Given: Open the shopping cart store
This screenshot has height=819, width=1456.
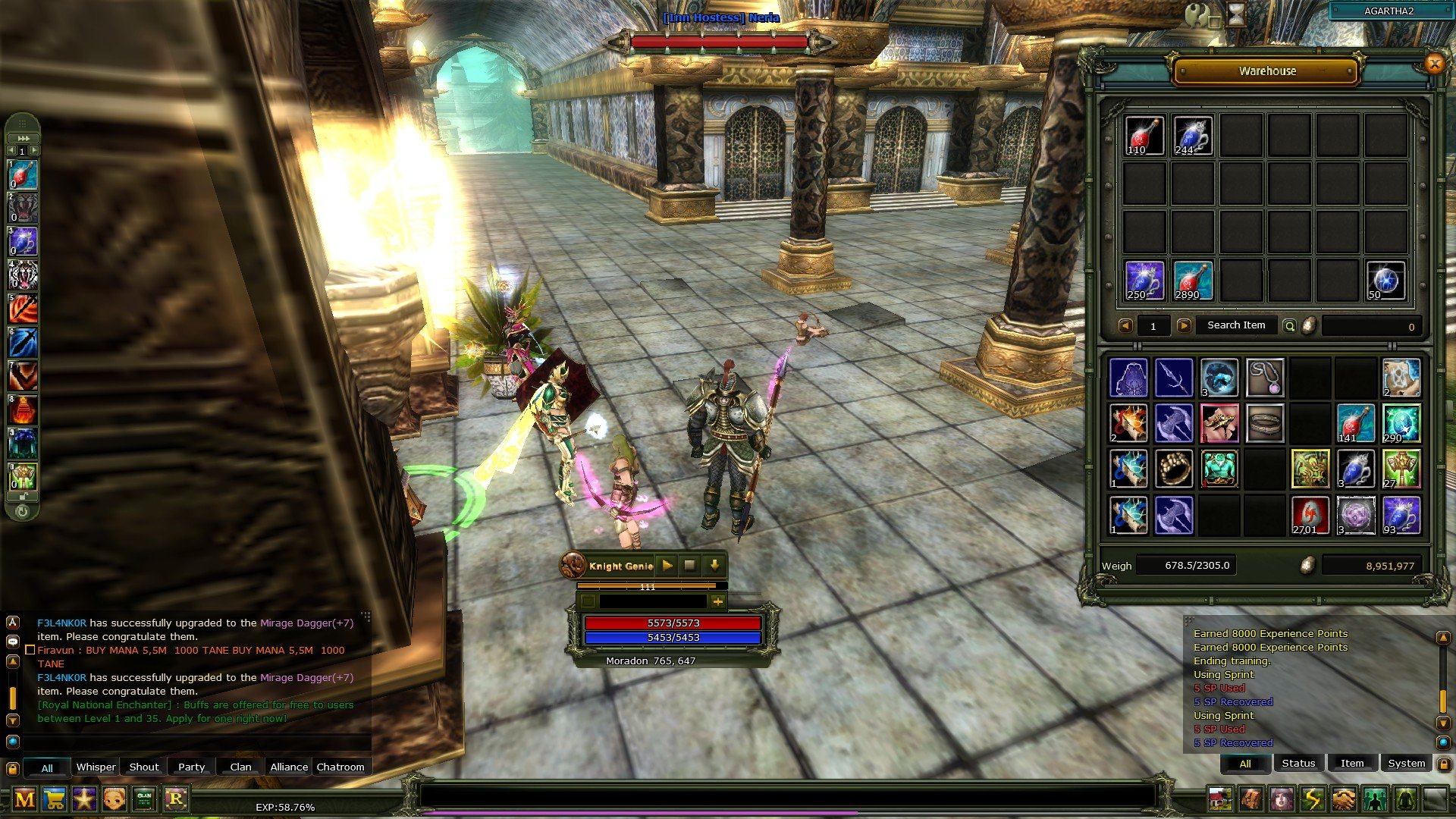Looking at the screenshot, I should click(55, 799).
